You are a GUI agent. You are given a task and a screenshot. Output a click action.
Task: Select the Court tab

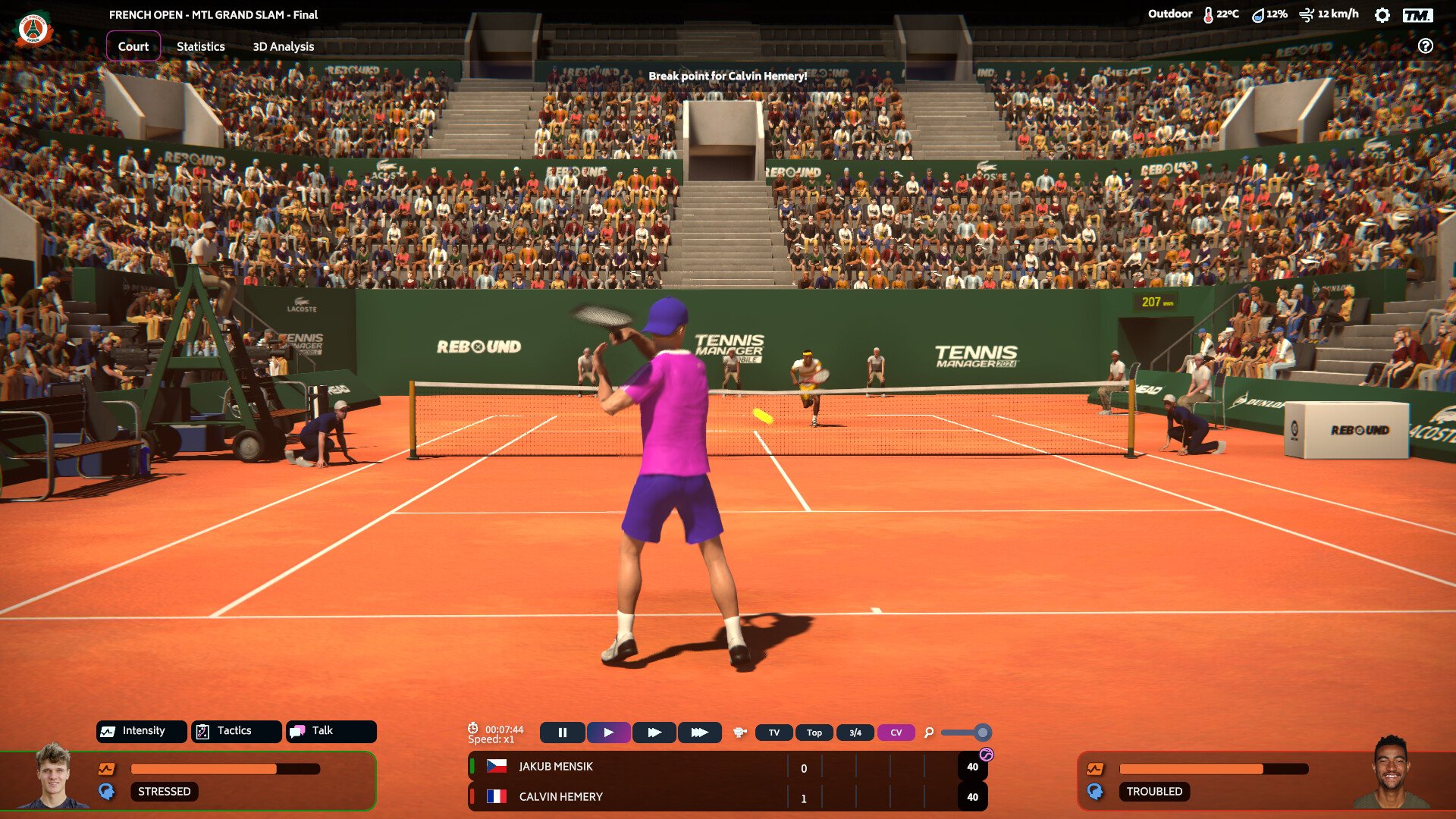(133, 46)
